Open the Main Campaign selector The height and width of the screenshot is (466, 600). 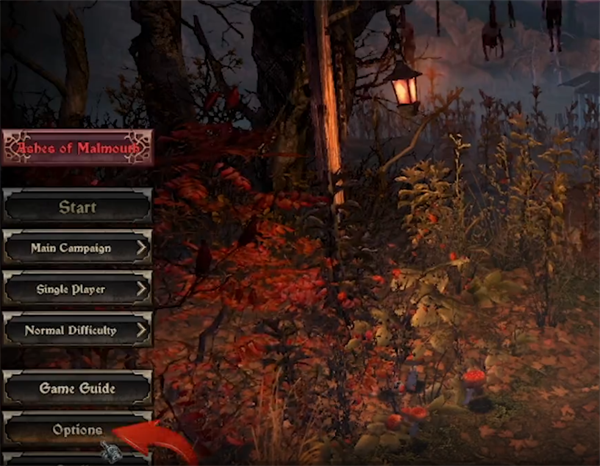pyautogui.click(x=77, y=248)
